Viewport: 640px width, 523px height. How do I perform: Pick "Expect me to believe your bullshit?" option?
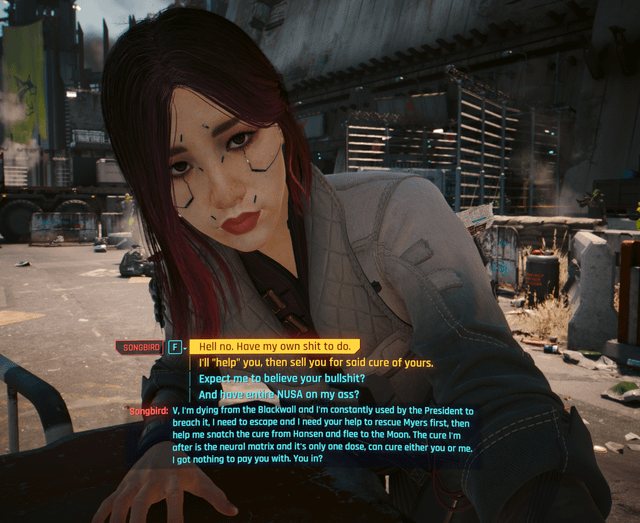(x=281, y=378)
